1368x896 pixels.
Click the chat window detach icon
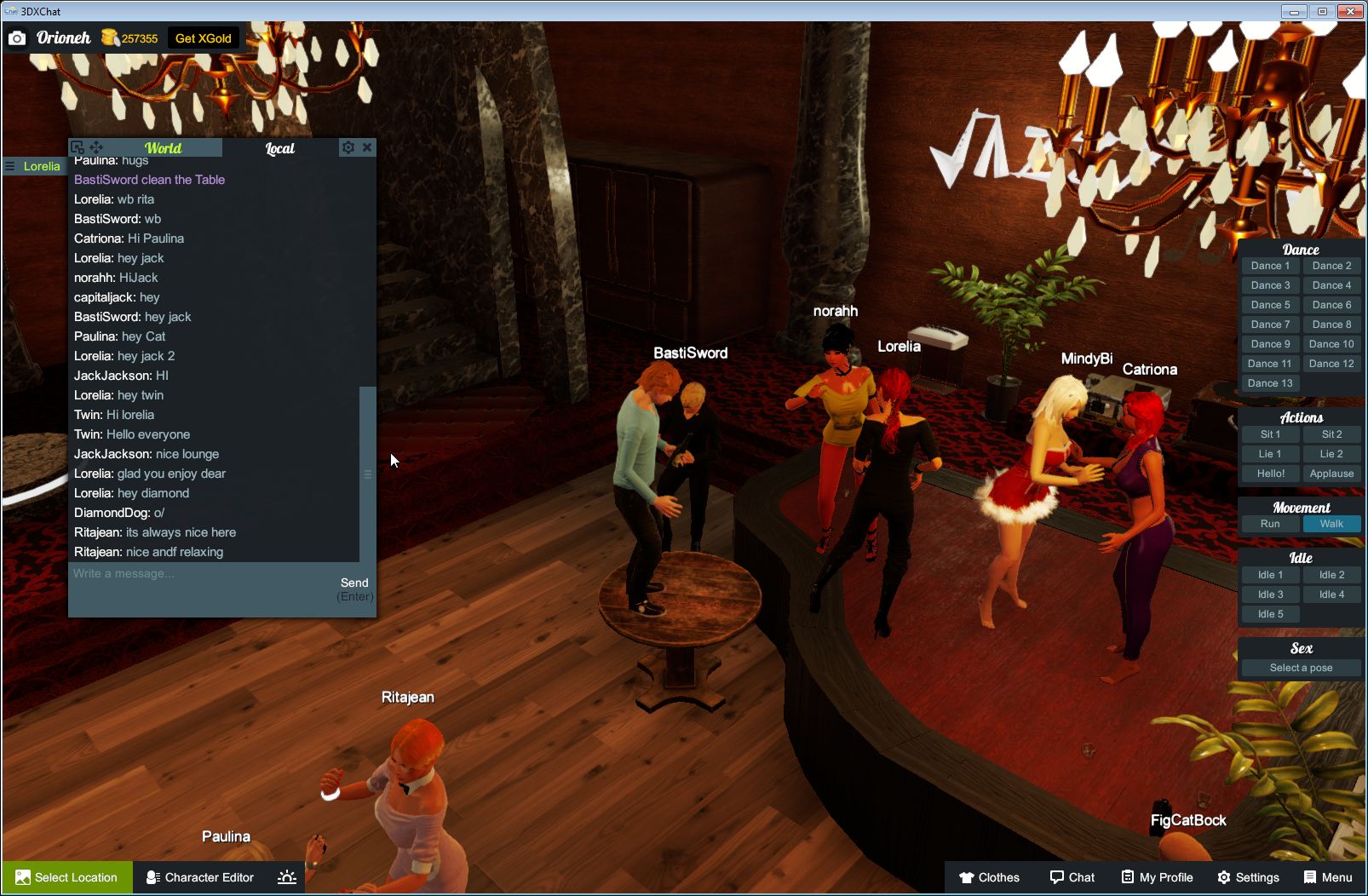pyautogui.click(x=78, y=146)
